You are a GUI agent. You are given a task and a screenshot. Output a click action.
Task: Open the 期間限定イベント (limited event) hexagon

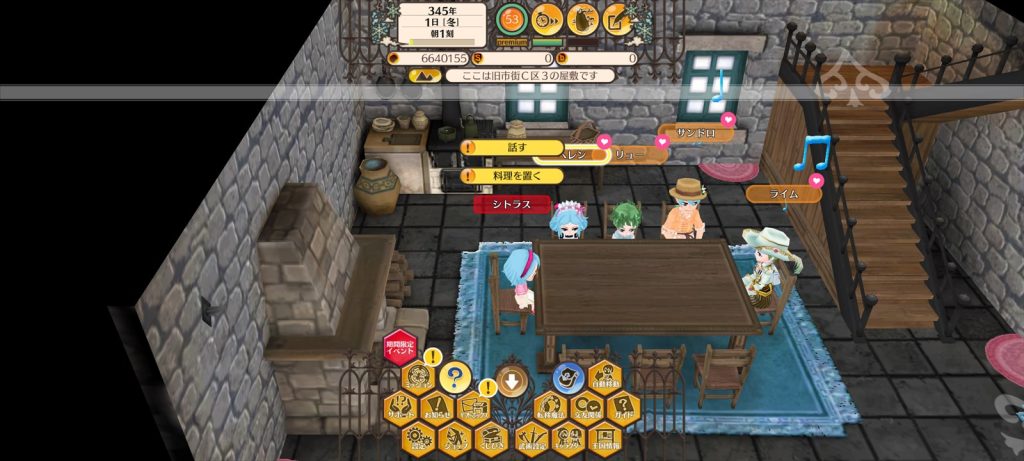(399, 350)
